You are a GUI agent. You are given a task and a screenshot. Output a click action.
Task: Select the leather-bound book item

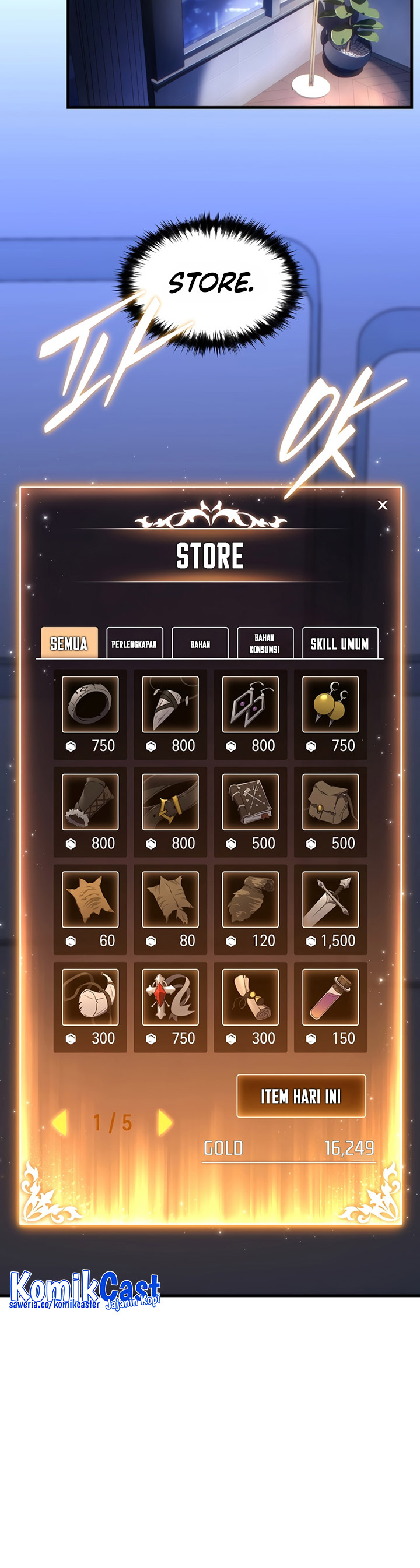click(250, 801)
